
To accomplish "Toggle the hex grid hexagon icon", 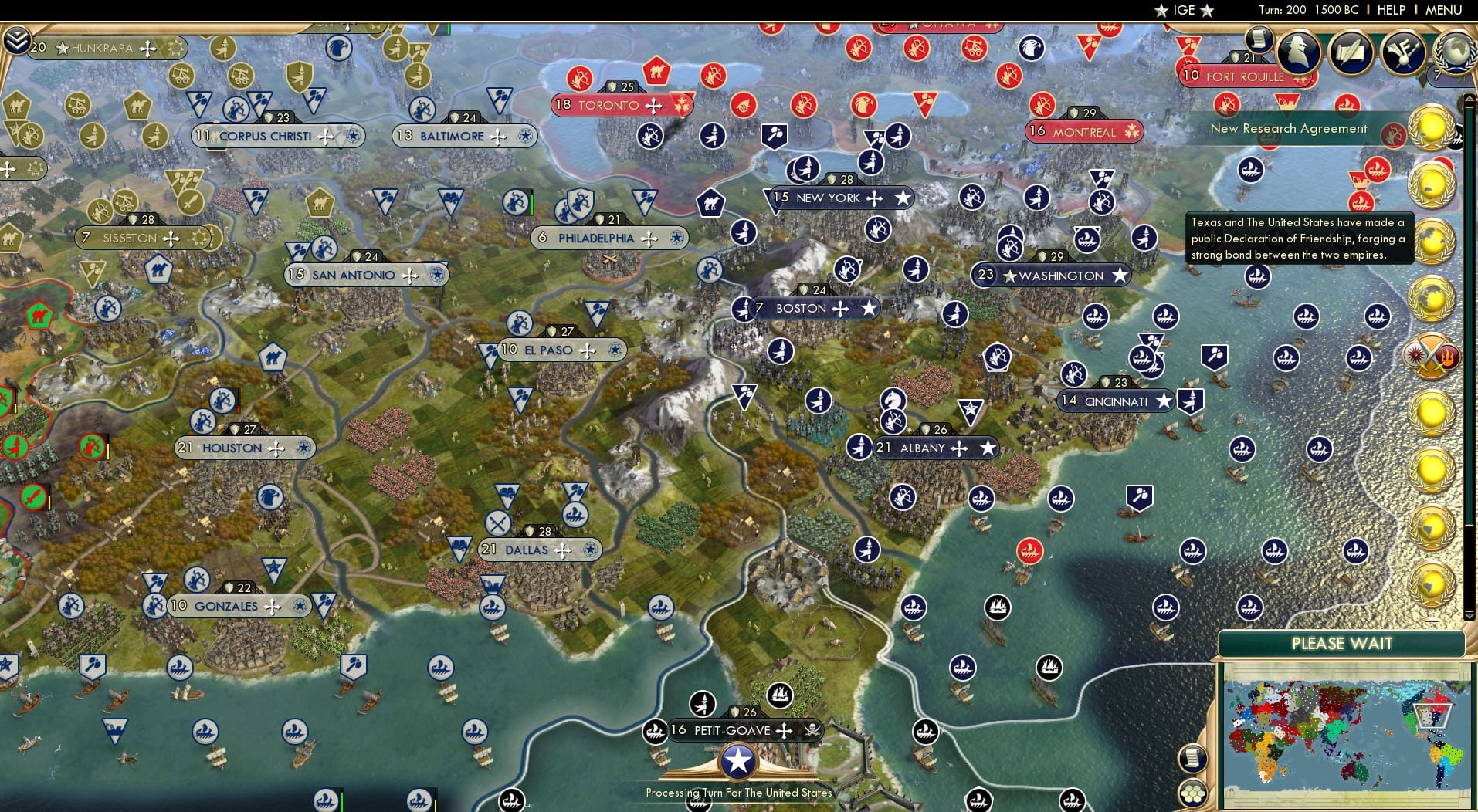I will [x=1194, y=791].
